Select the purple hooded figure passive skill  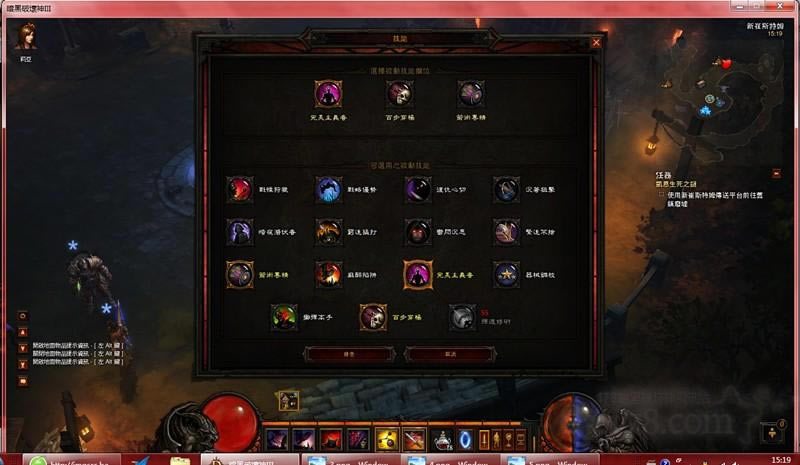240,232
